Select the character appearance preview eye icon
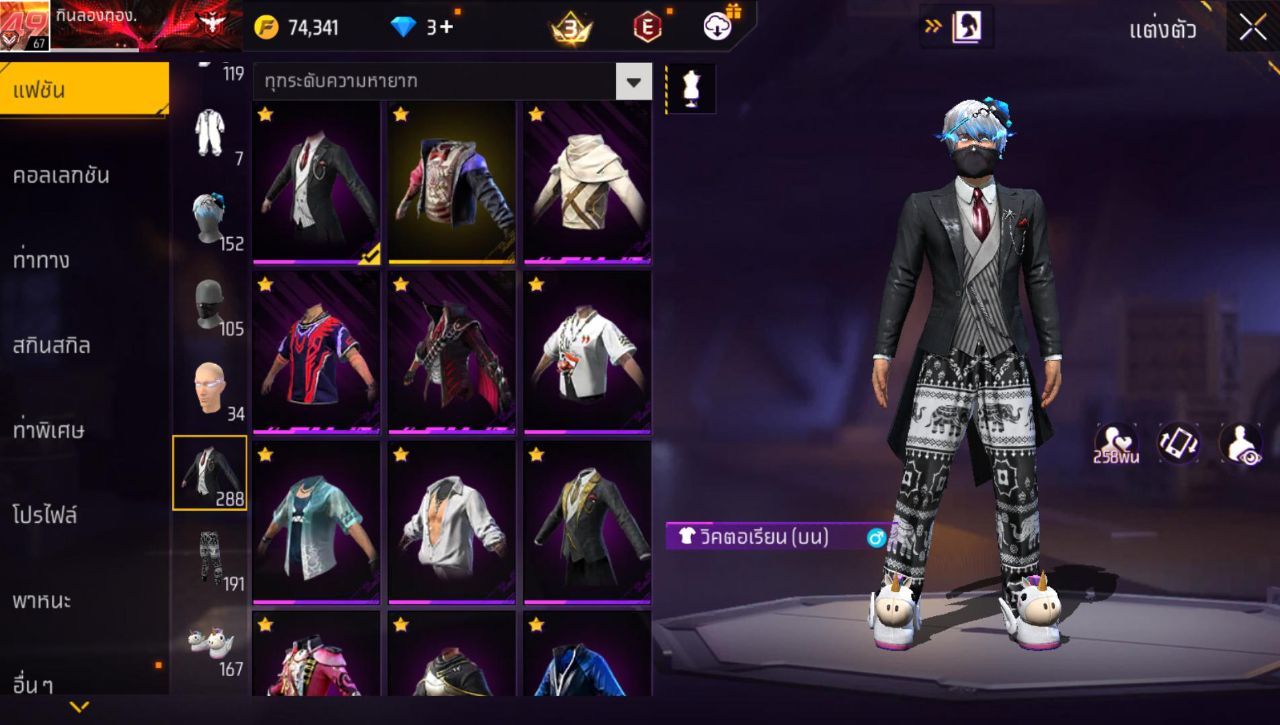 pos(1242,443)
